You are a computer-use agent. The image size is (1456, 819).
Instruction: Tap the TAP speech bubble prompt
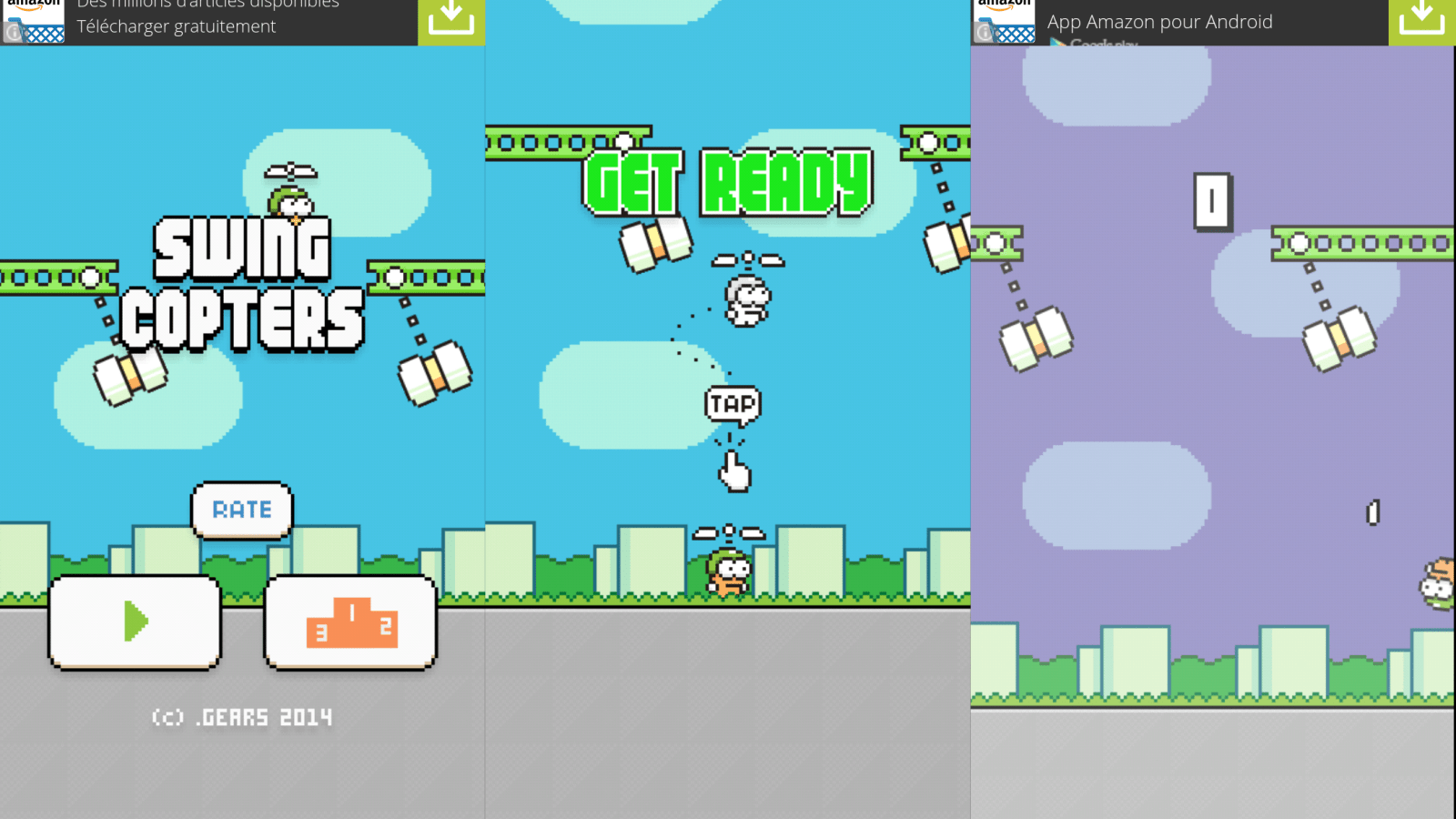pos(733,404)
